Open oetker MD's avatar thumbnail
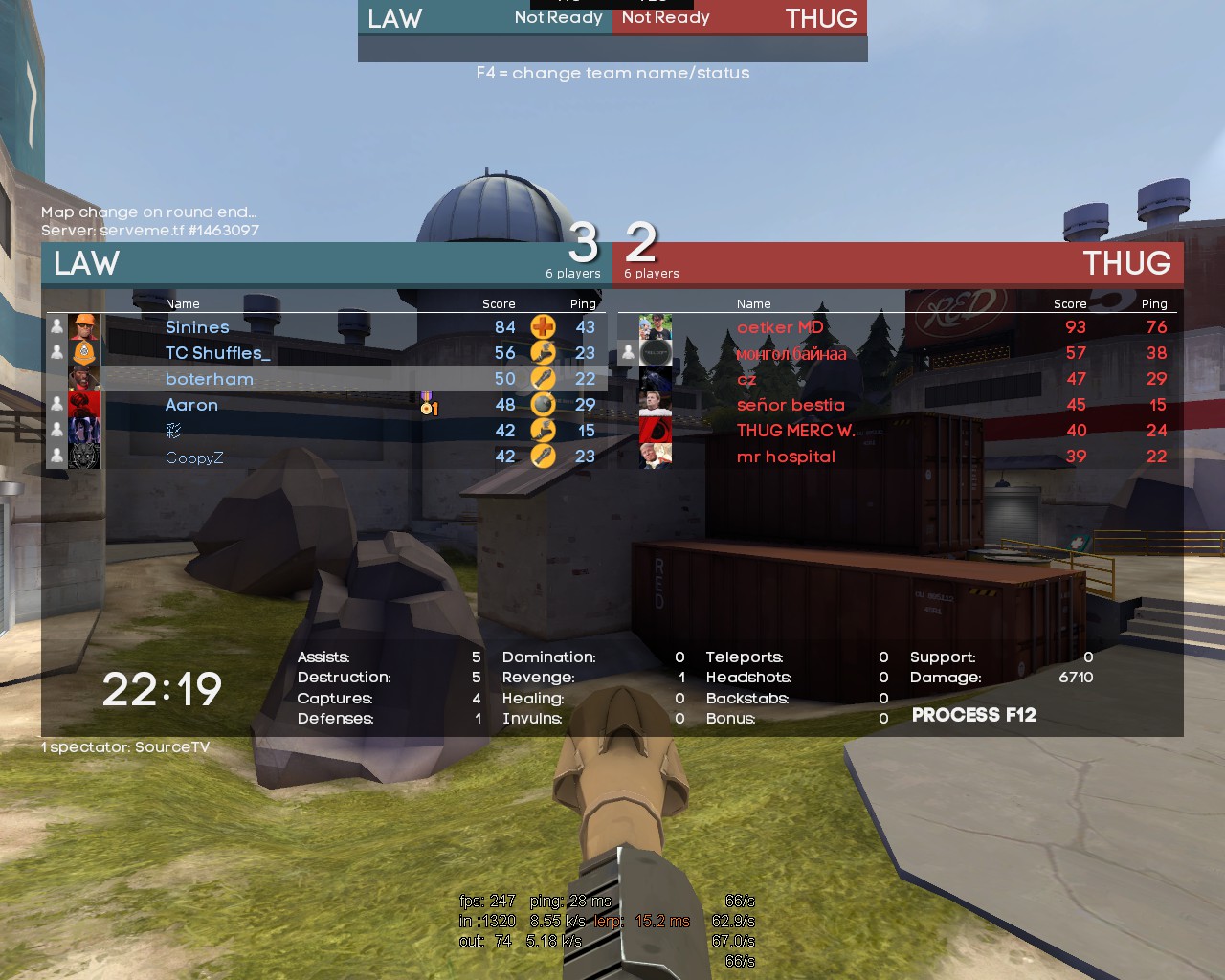Screen dimensions: 1225x980 [656, 327]
